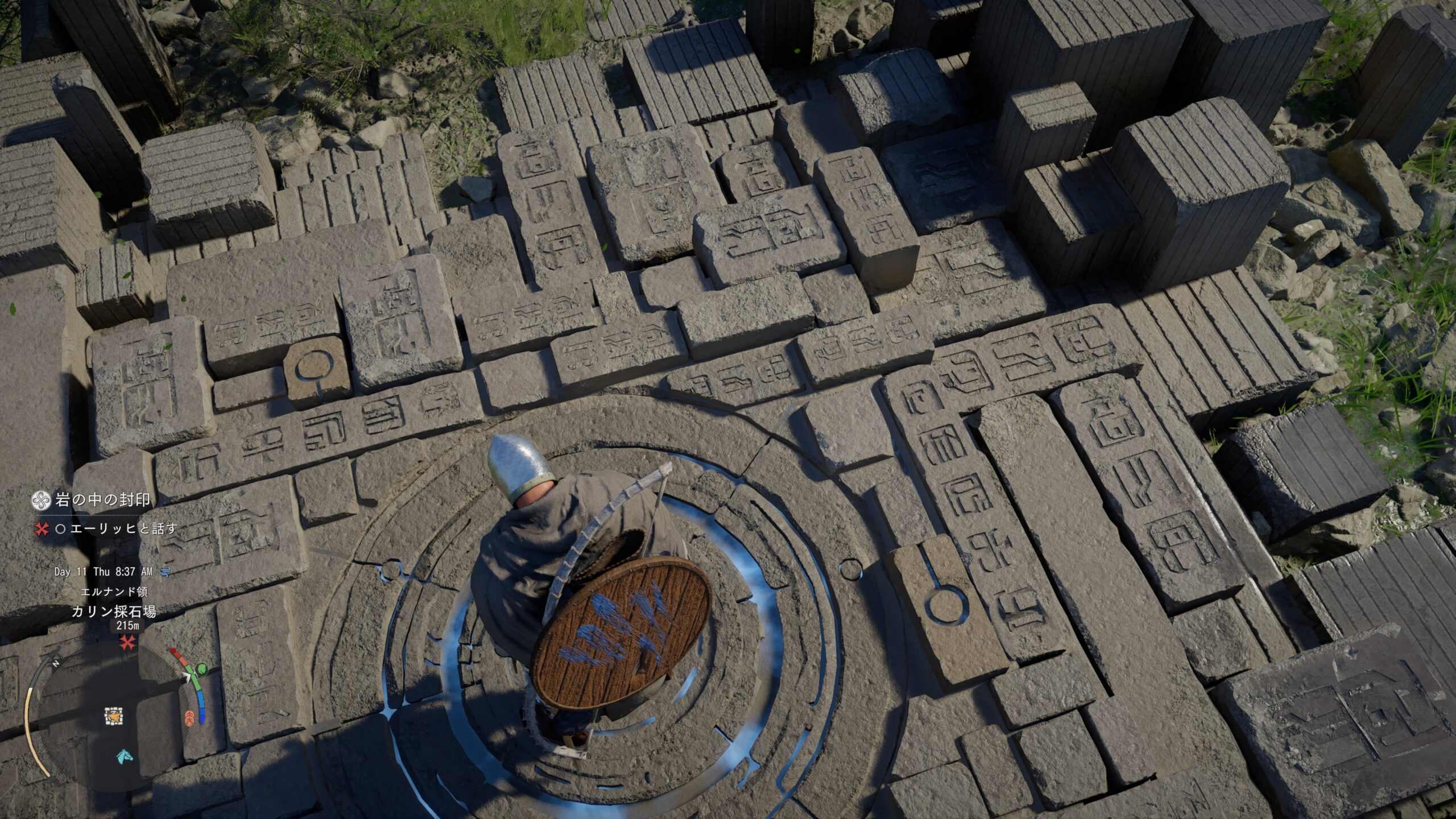Click the blue wind weather icon
Screen dimensions: 1456x819
tap(166, 572)
